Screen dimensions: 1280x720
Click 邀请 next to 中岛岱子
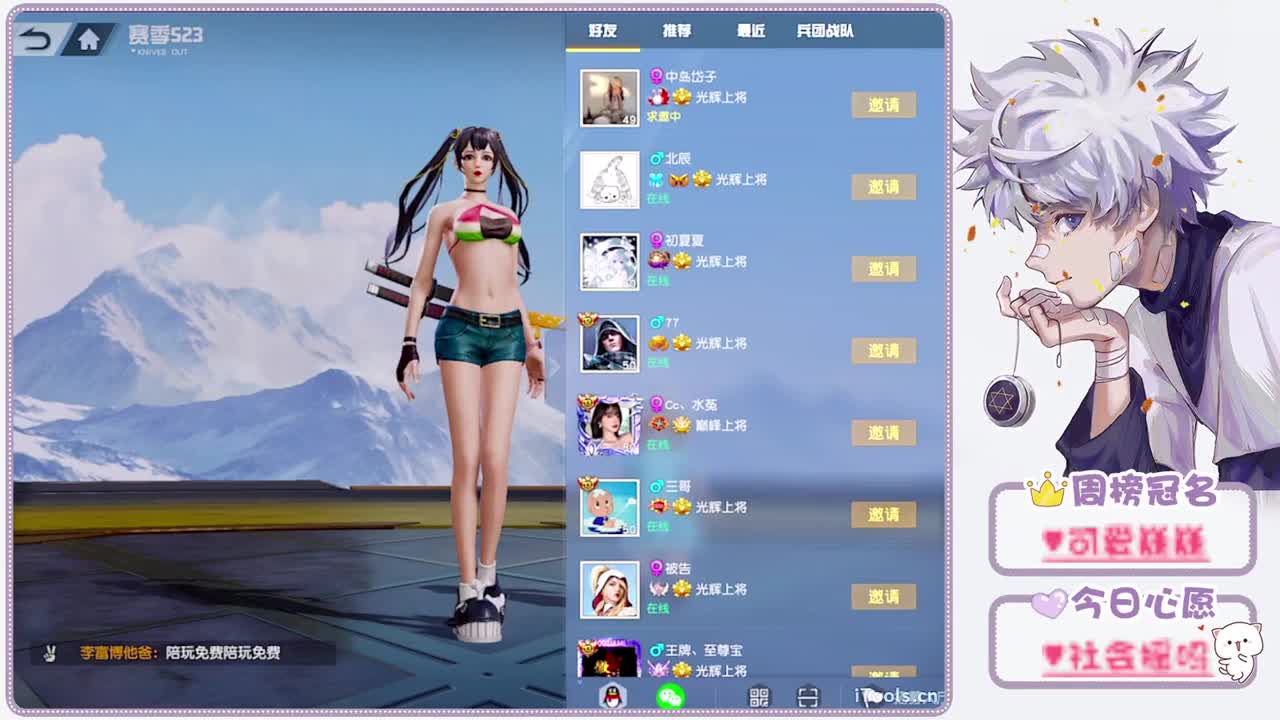coord(884,105)
